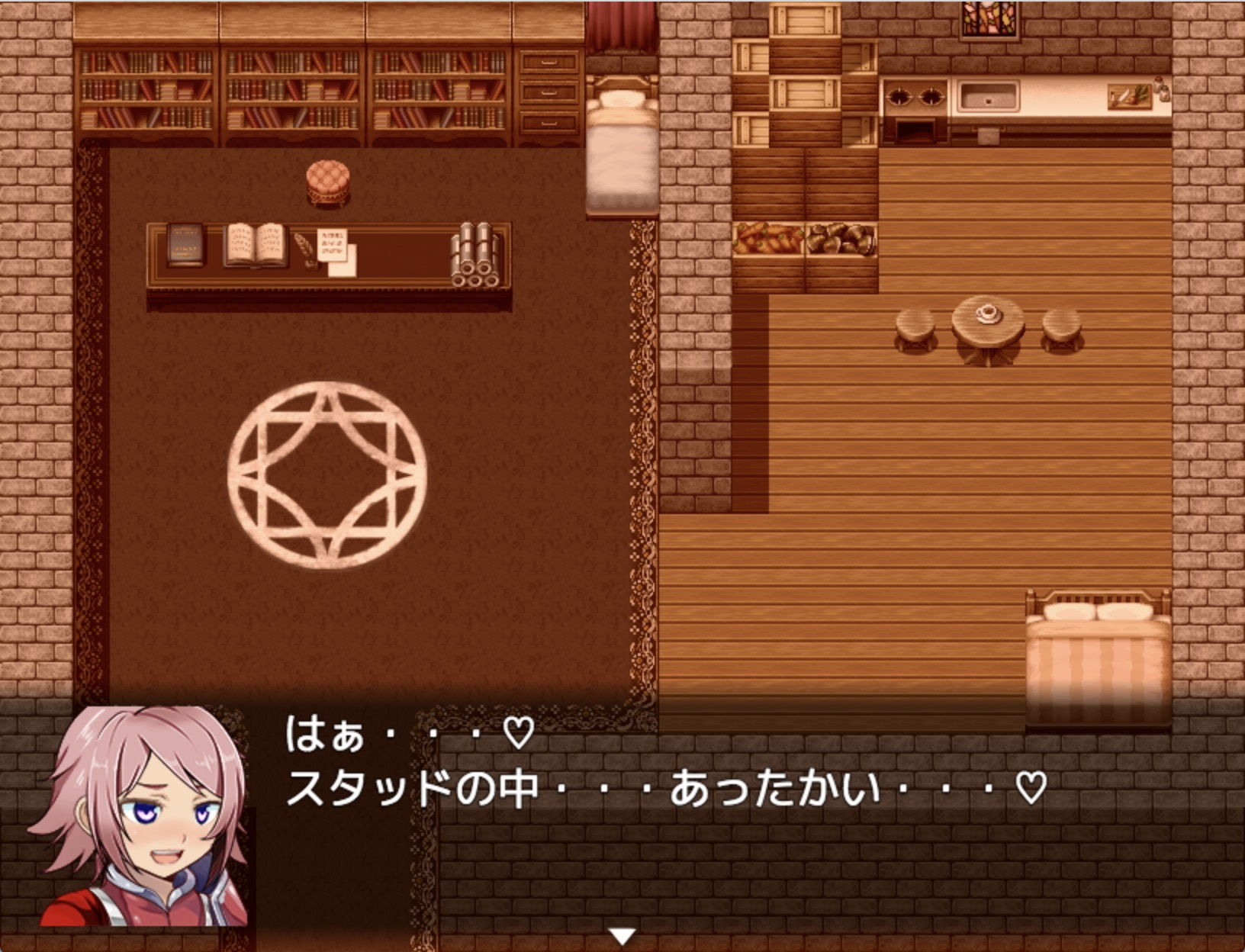
Task: Click the bundle of scrolls on the shelf
Action: 476,252
